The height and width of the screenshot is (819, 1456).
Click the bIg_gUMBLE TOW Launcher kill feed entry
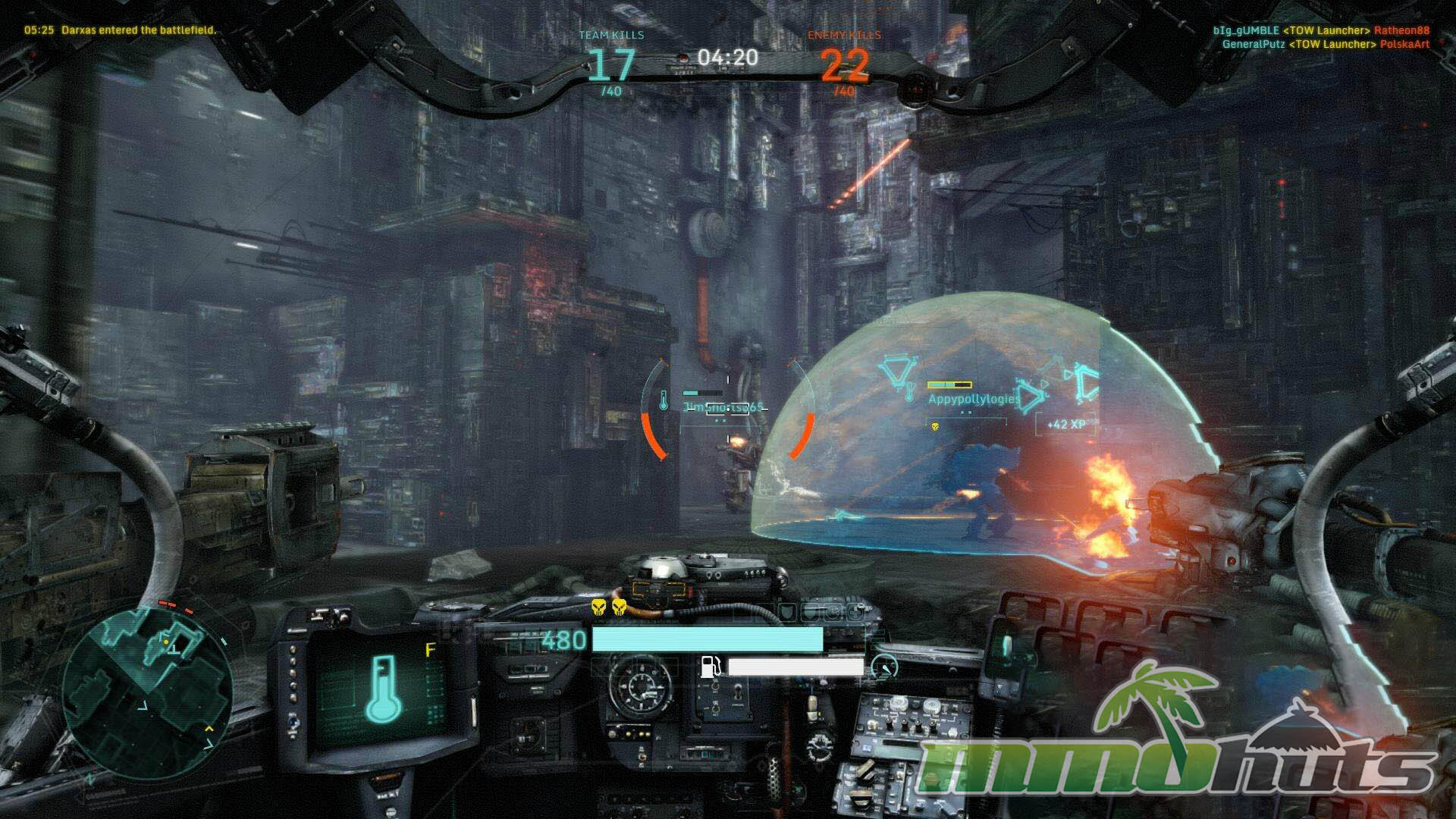1320,31
